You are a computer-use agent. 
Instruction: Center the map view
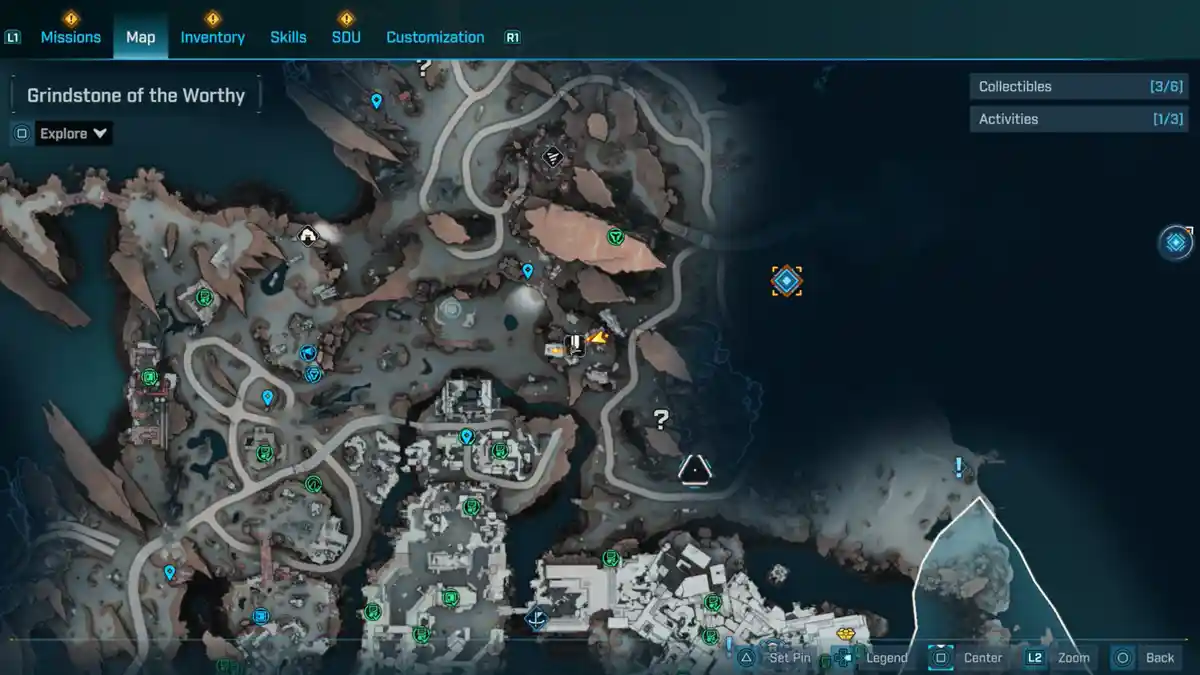pyautogui.click(x=981, y=657)
